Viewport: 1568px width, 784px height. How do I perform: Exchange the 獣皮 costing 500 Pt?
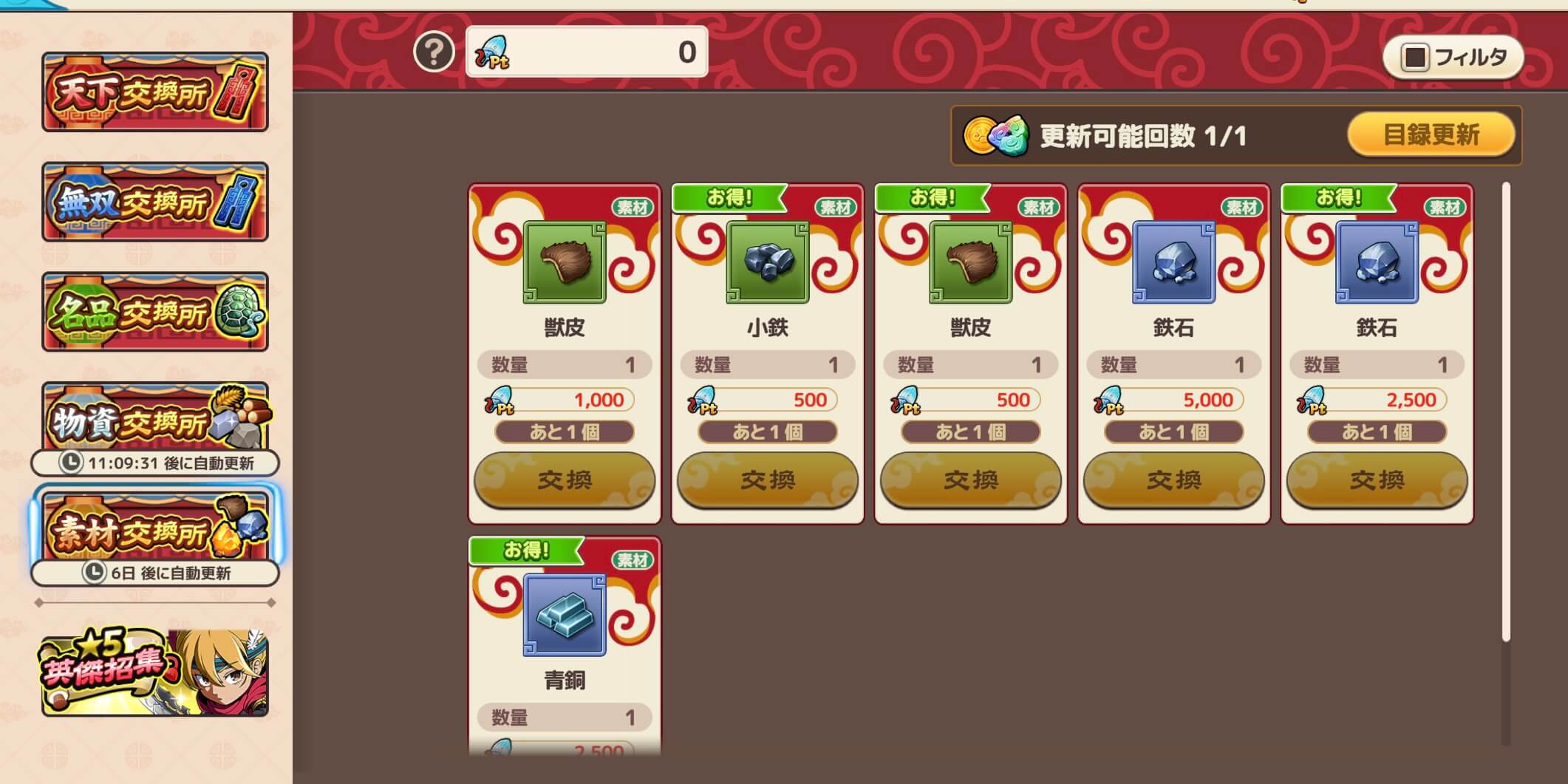[x=971, y=481]
